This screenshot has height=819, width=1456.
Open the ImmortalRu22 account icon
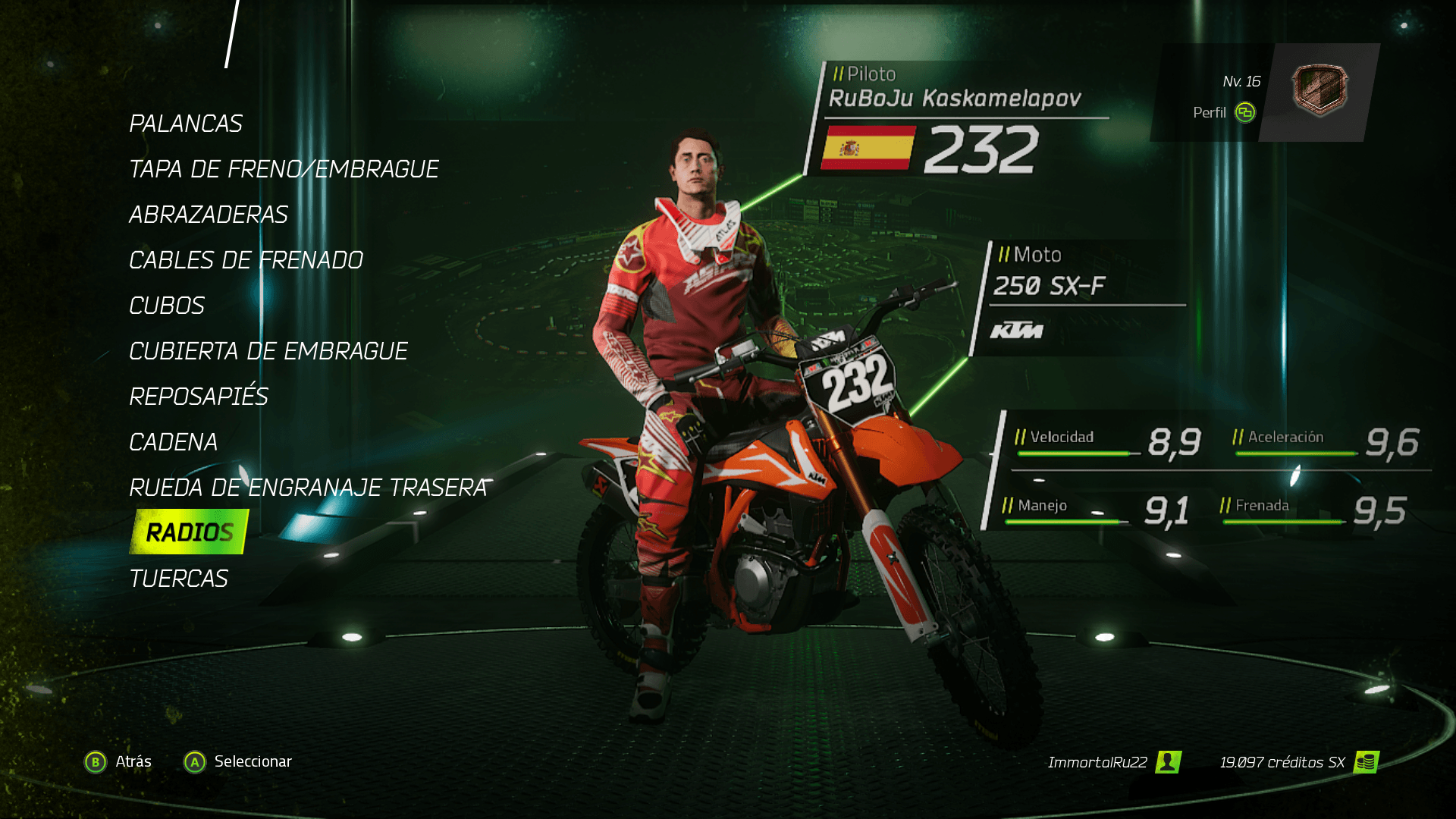[1168, 762]
